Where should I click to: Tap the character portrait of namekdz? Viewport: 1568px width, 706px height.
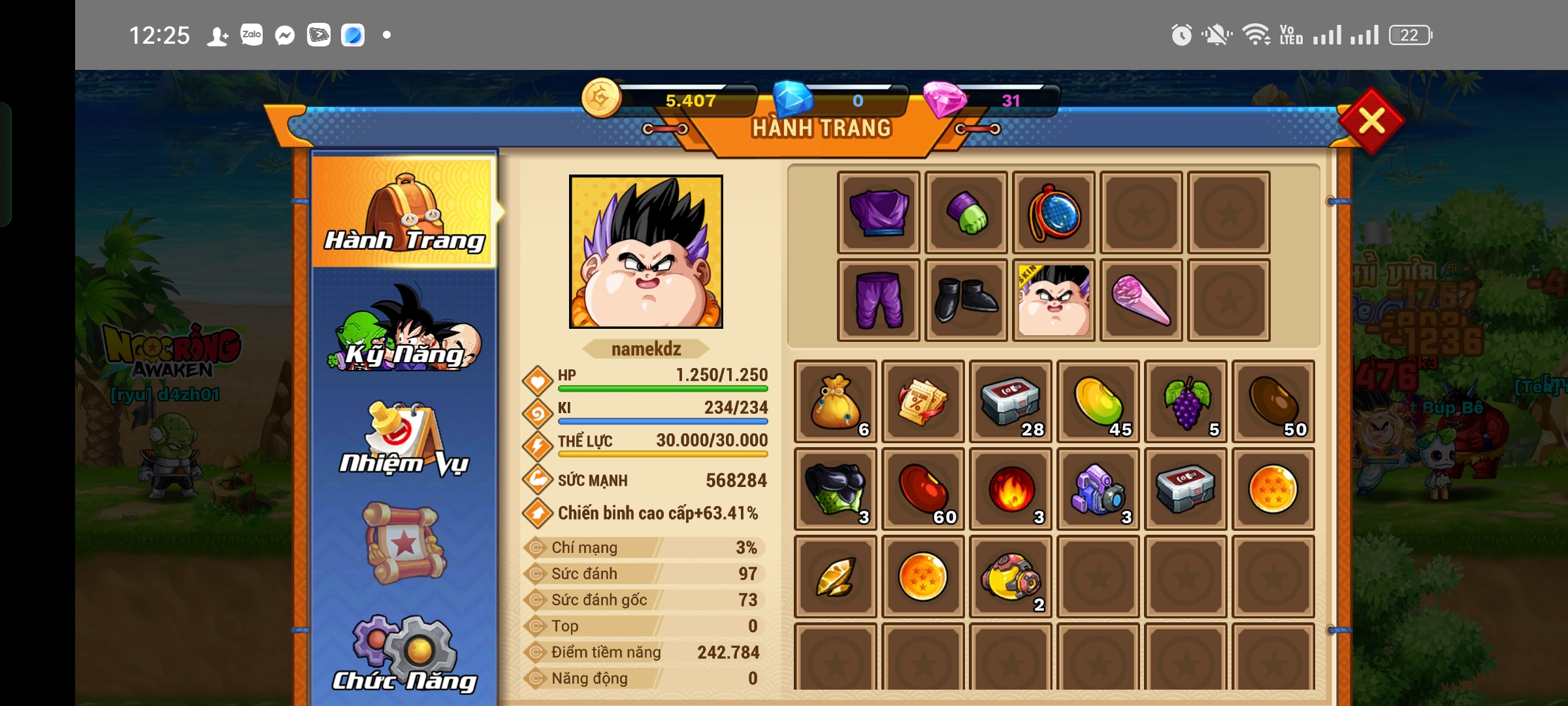coord(646,252)
